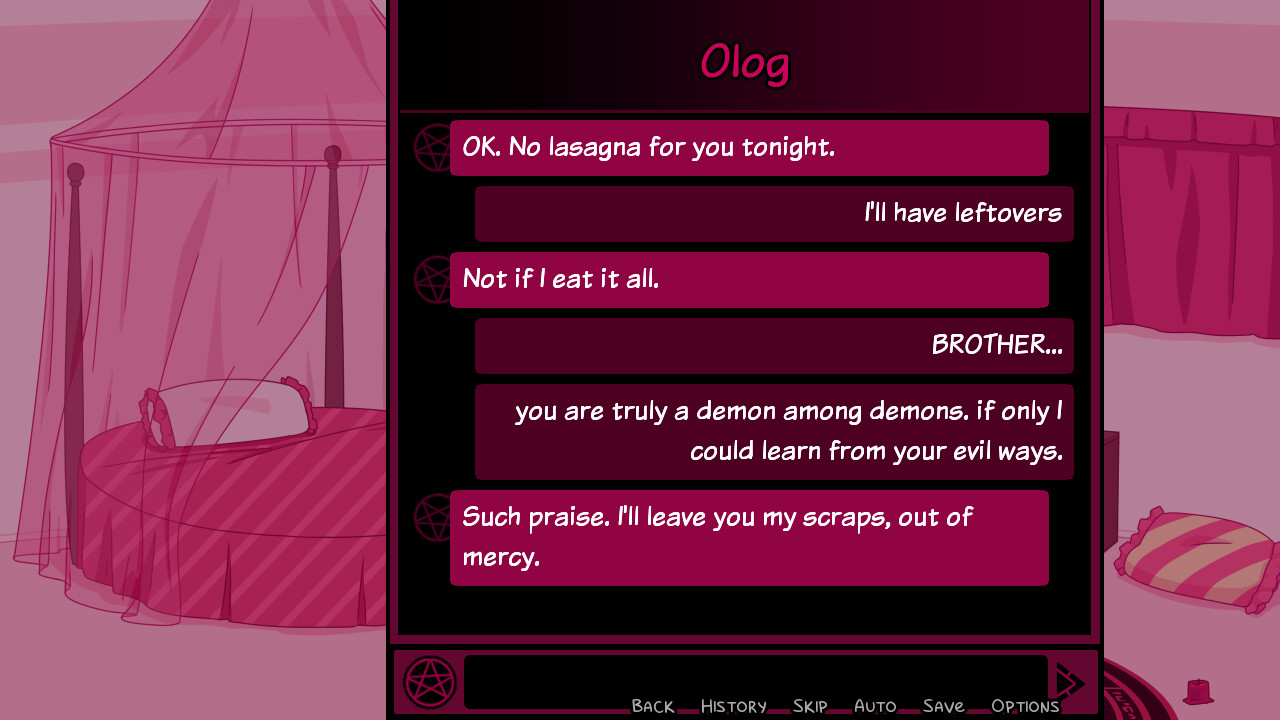Click the double-arrow advance icon
Viewport: 1280px width, 720px height.
pyautogui.click(x=1069, y=681)
